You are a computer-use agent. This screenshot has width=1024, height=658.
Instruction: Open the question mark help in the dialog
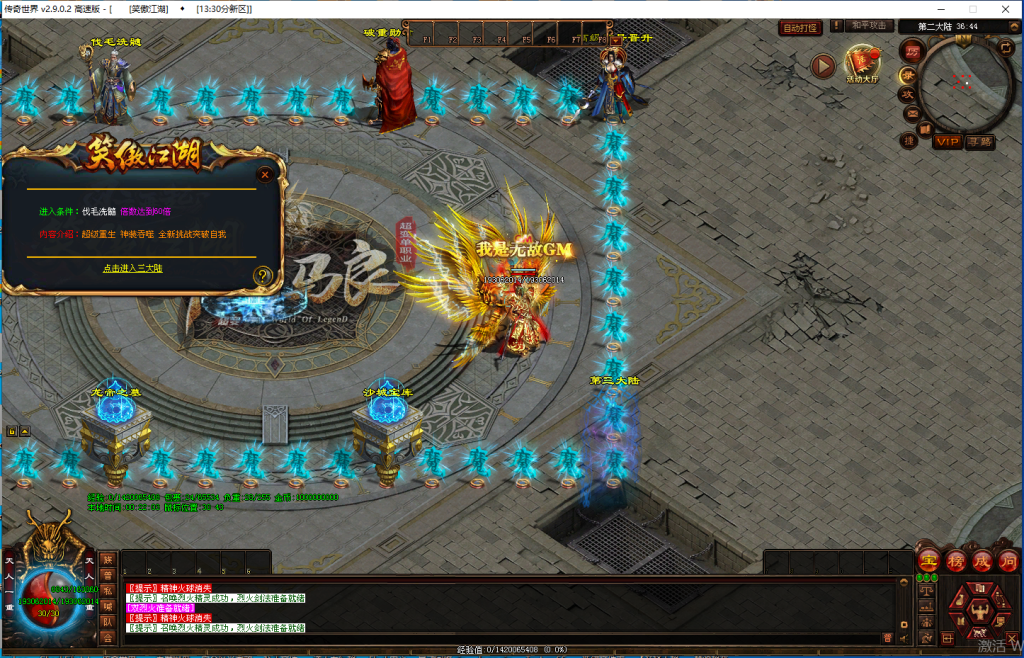click(263, 275)
